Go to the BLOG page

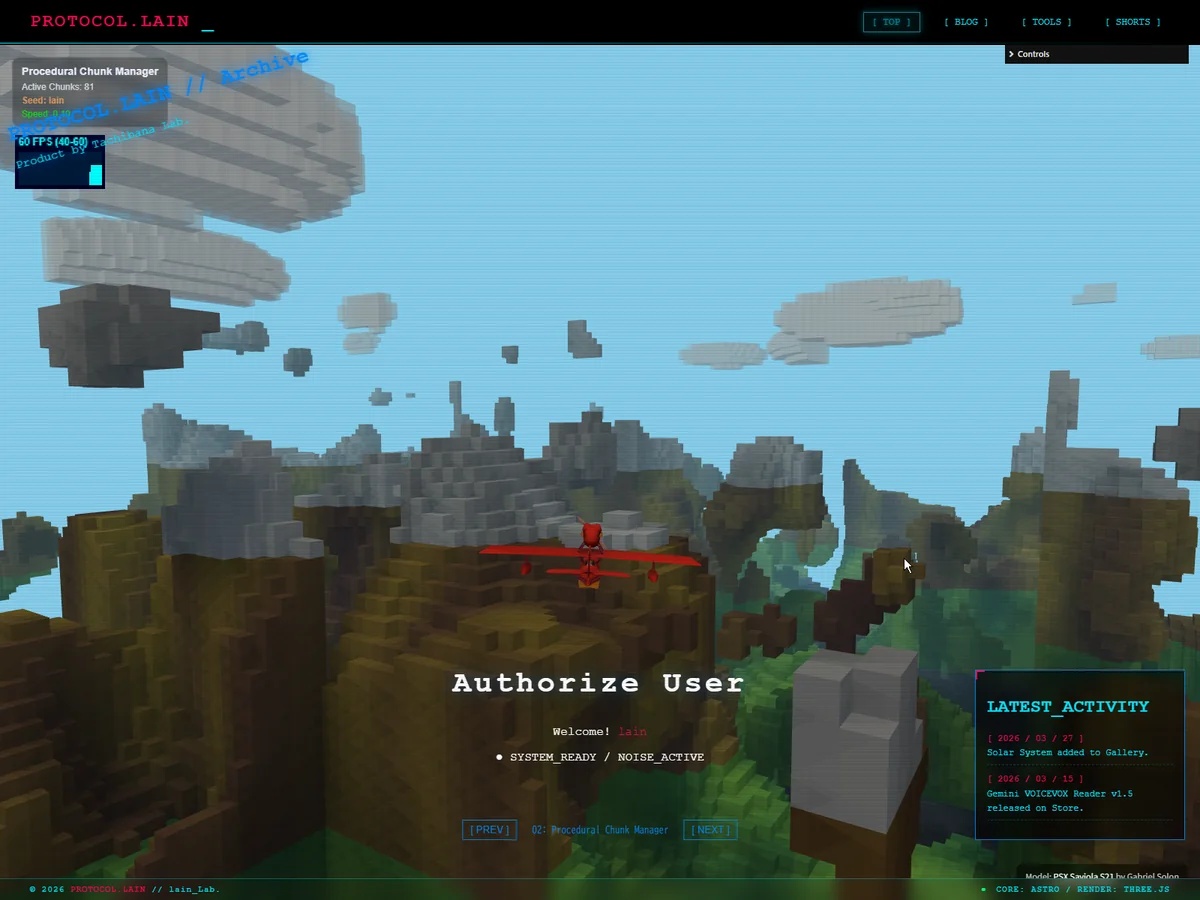(966, 22)
